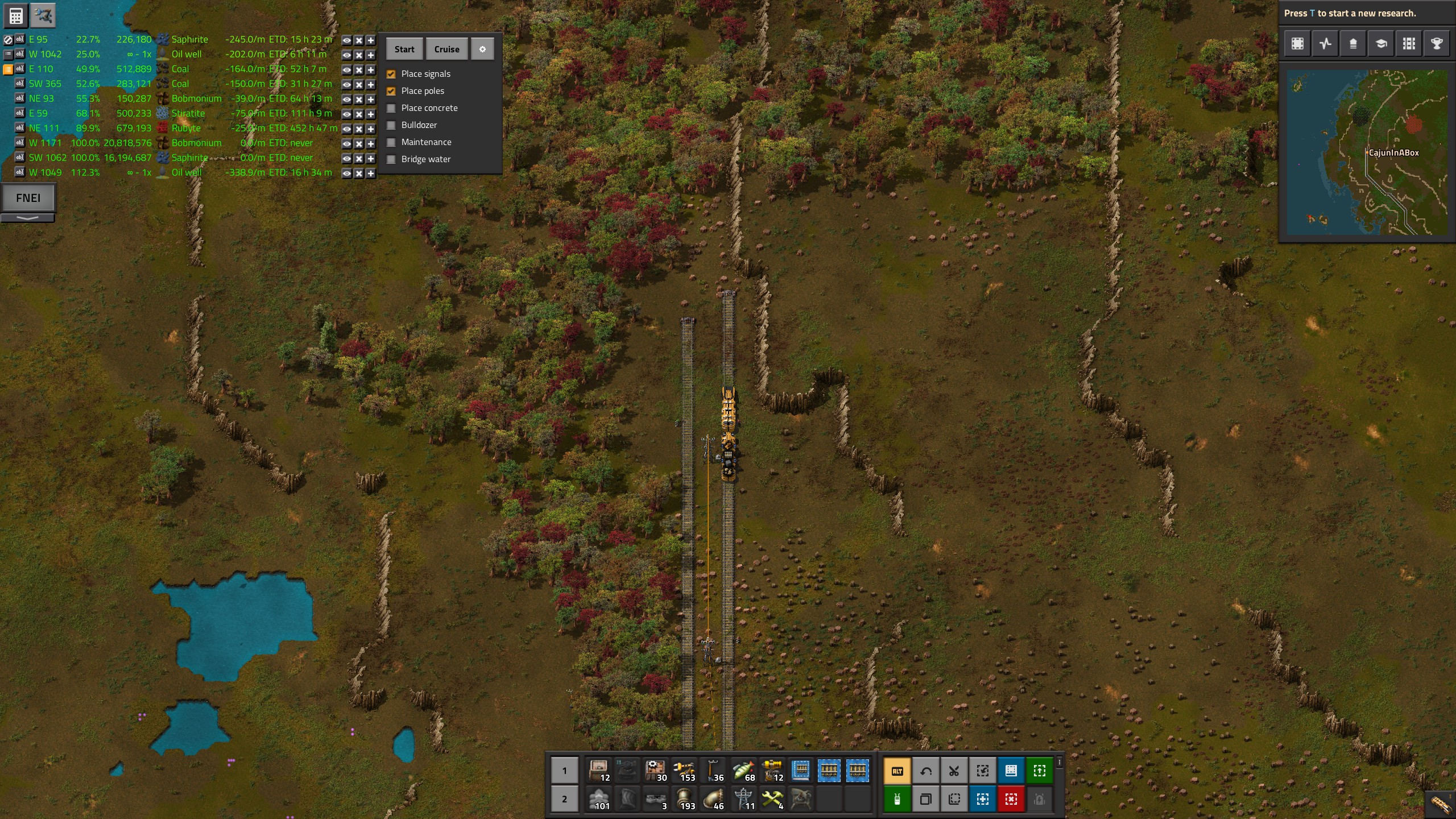The width and height of the screenshot is (1456, 819).
Task: Select the cut scissors tool
Action: pos(954,771)
